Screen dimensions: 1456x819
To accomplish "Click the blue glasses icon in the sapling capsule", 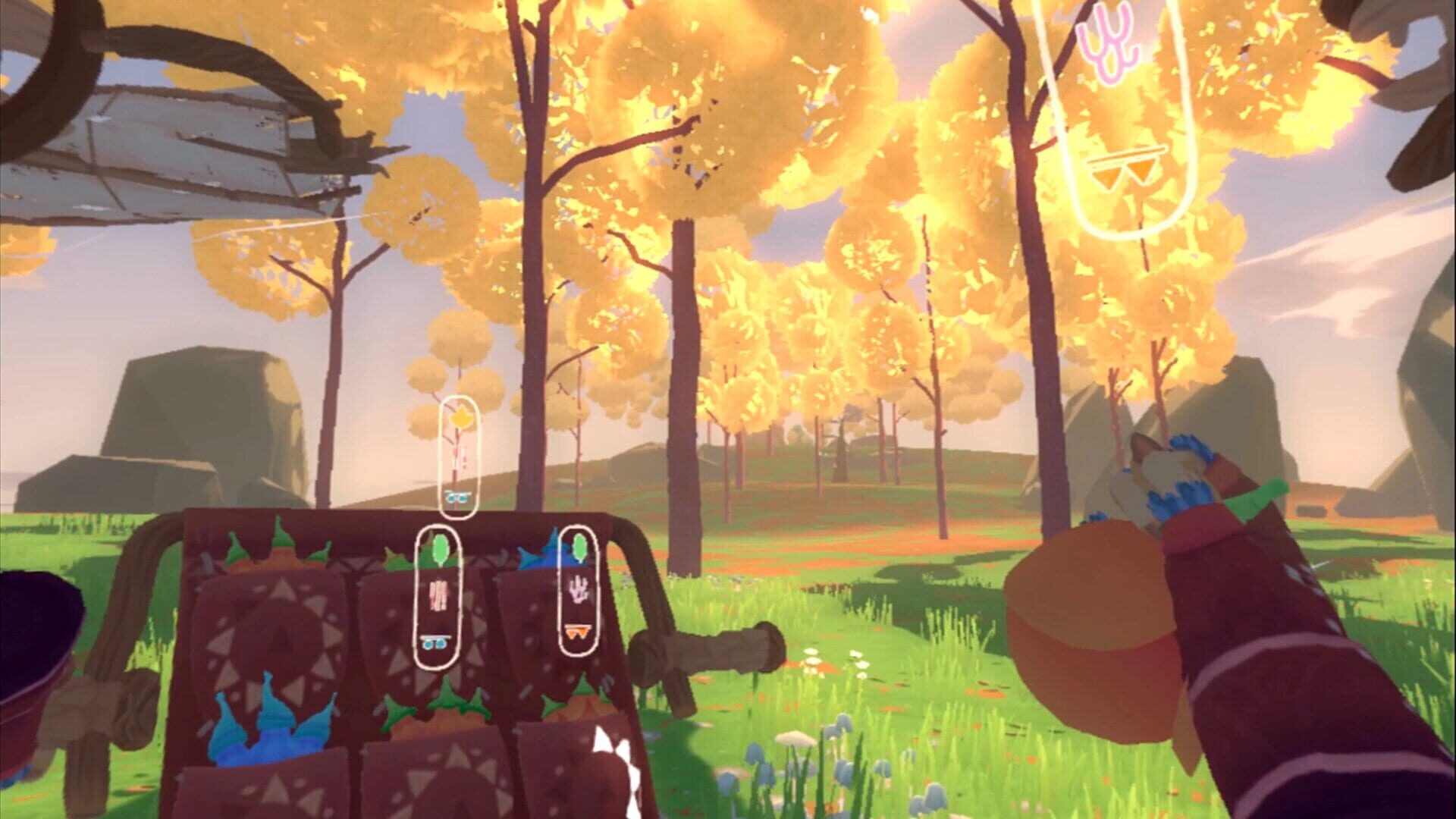I will [x=457, y=496].
